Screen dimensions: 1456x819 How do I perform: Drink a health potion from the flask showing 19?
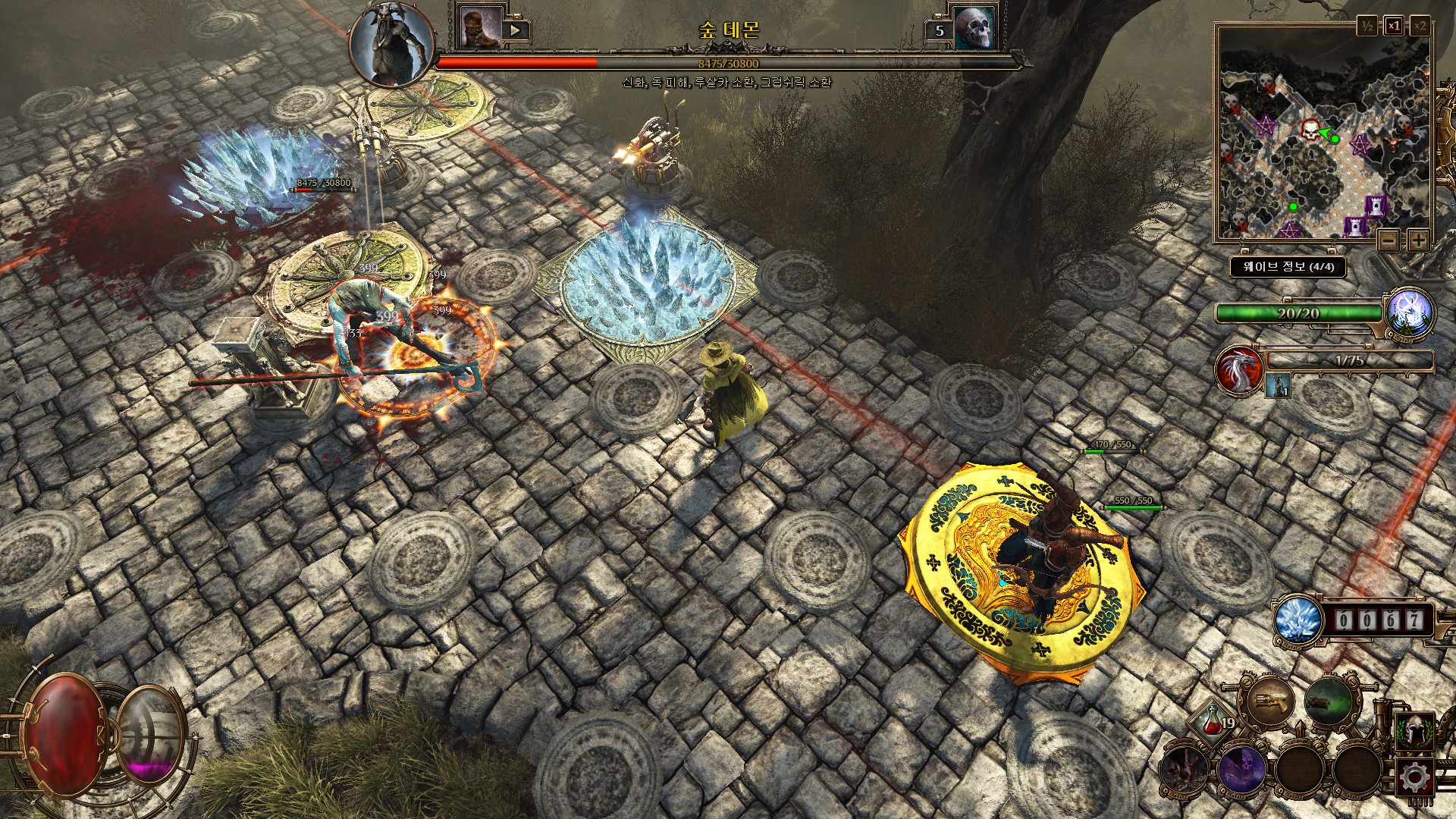pos(1213,723)
